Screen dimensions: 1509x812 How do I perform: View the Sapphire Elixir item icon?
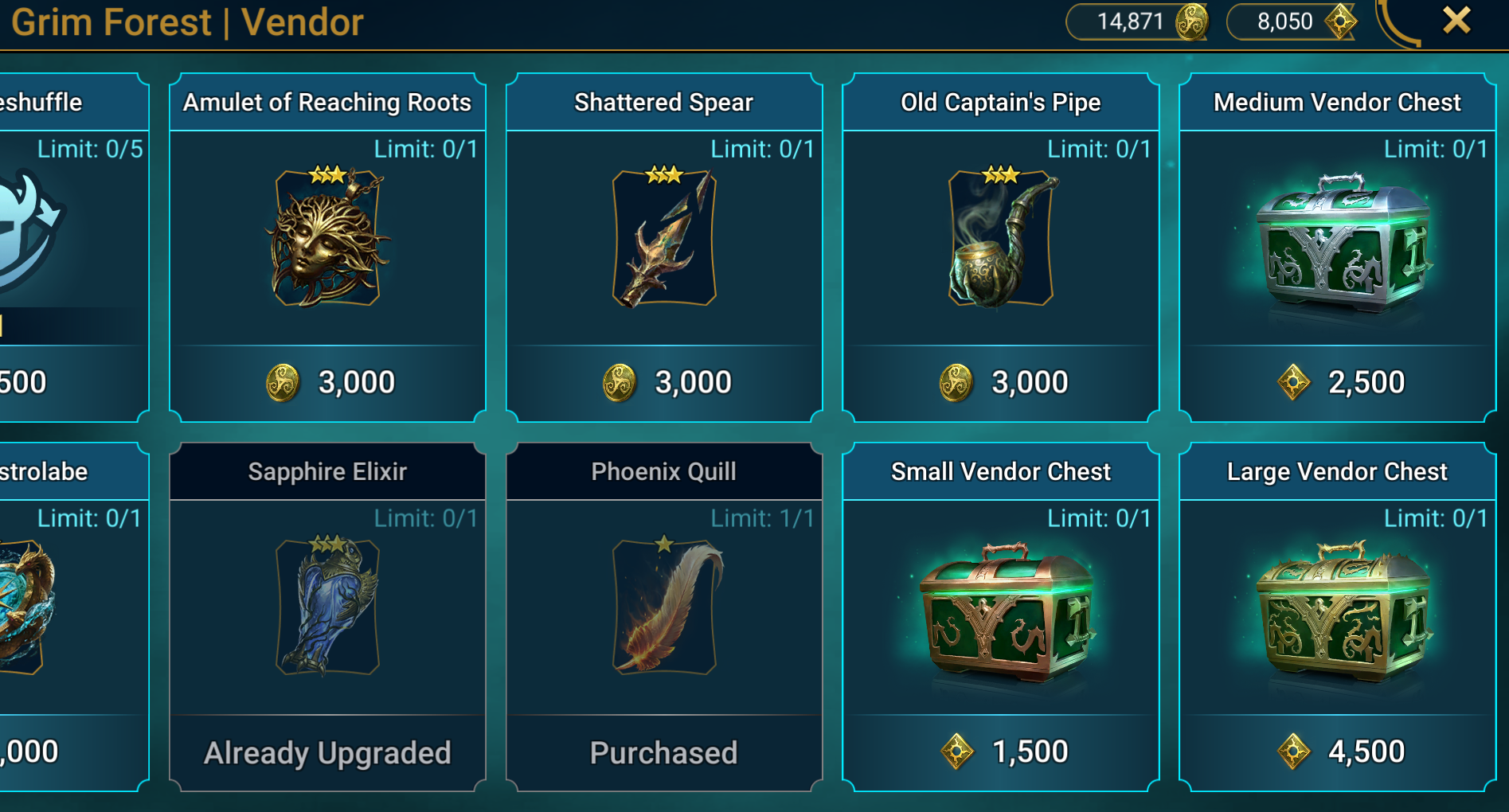(328, 607)
